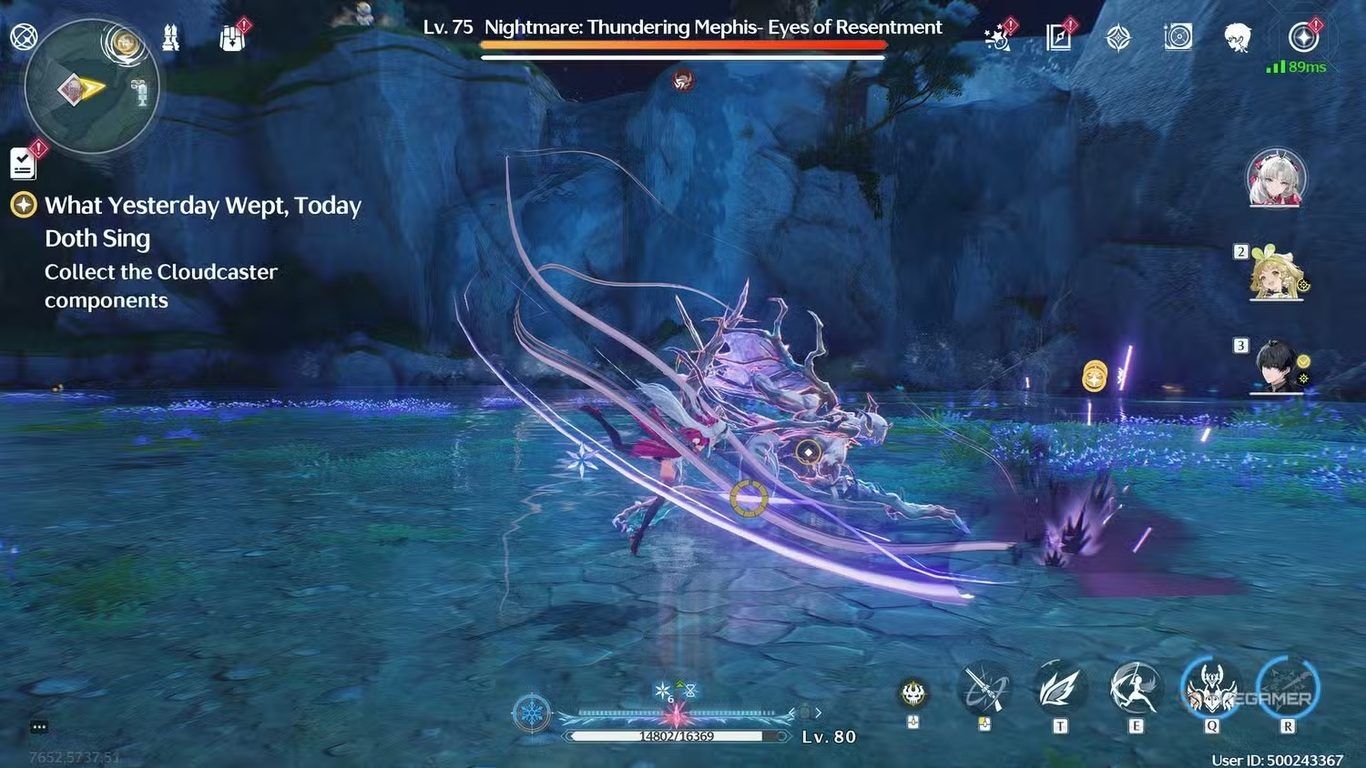The width and height of the screenshot is (1366, 768).
Task: Open the globe icon beside the minimap
Action: (x=23, y=38)
